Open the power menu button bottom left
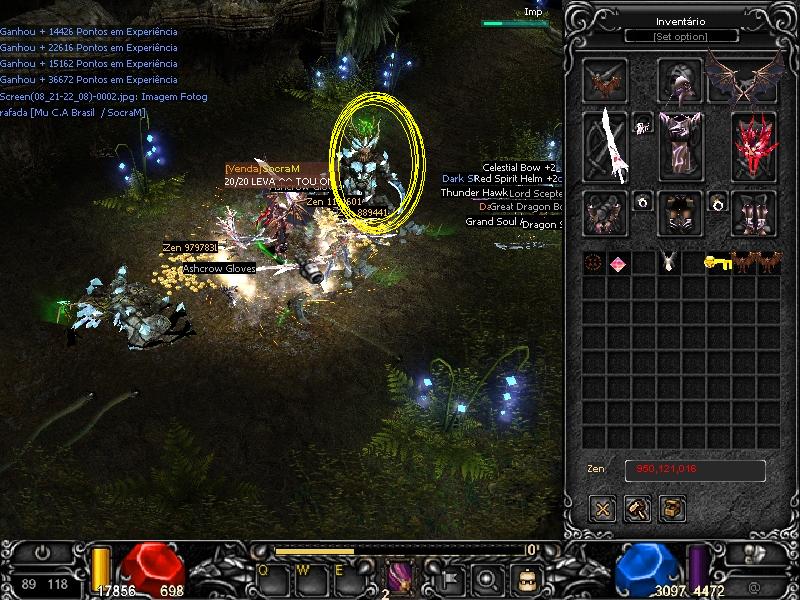 coord(42,552)
